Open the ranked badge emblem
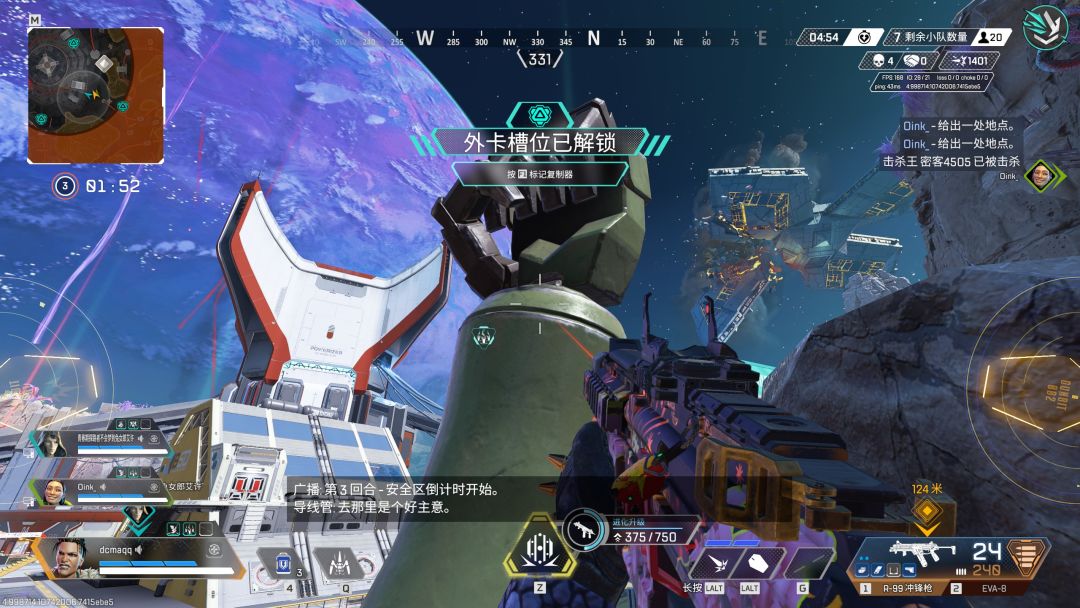The image size is (1080, 608). [1046, 28]
